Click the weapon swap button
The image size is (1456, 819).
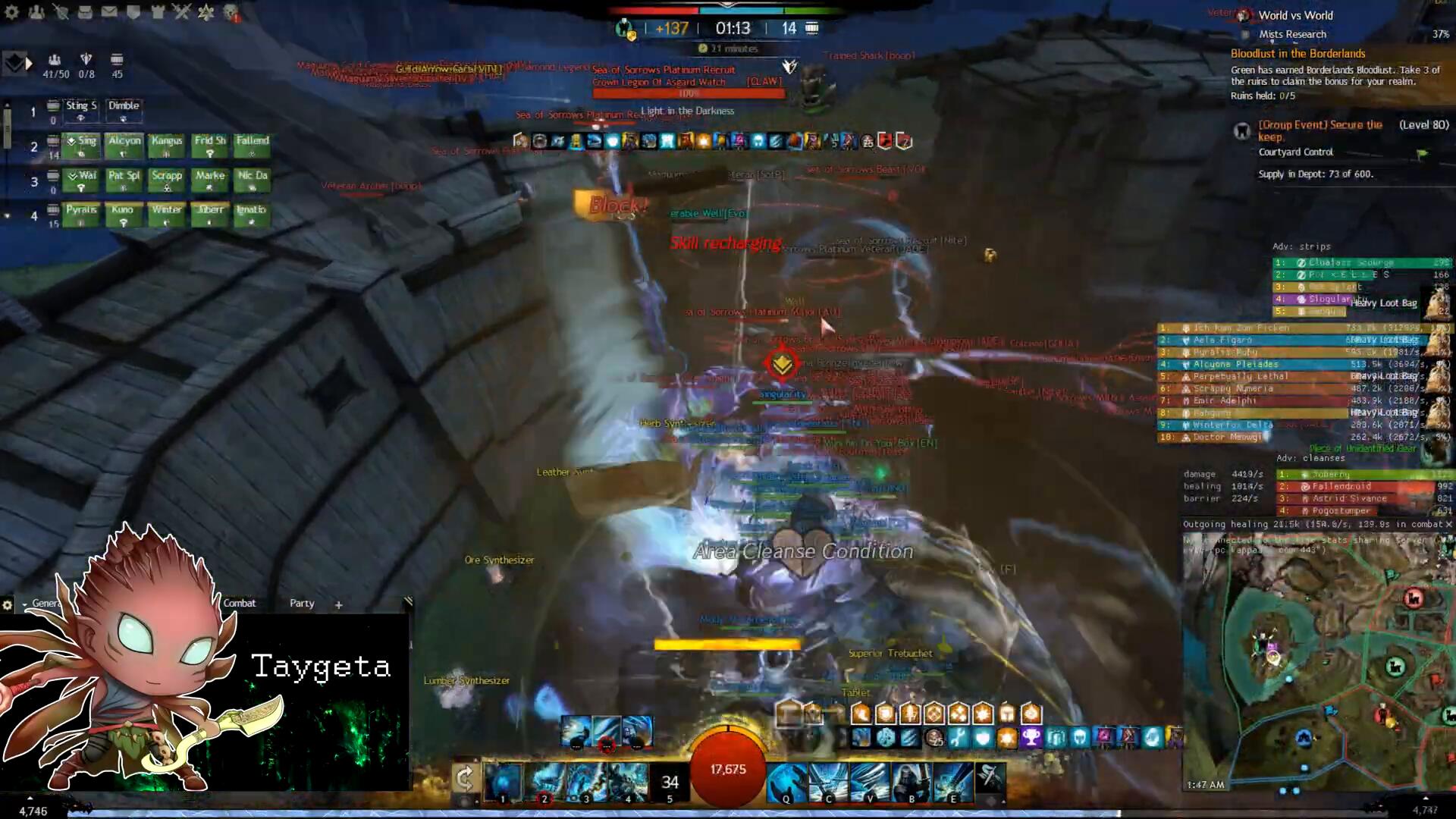465,778
